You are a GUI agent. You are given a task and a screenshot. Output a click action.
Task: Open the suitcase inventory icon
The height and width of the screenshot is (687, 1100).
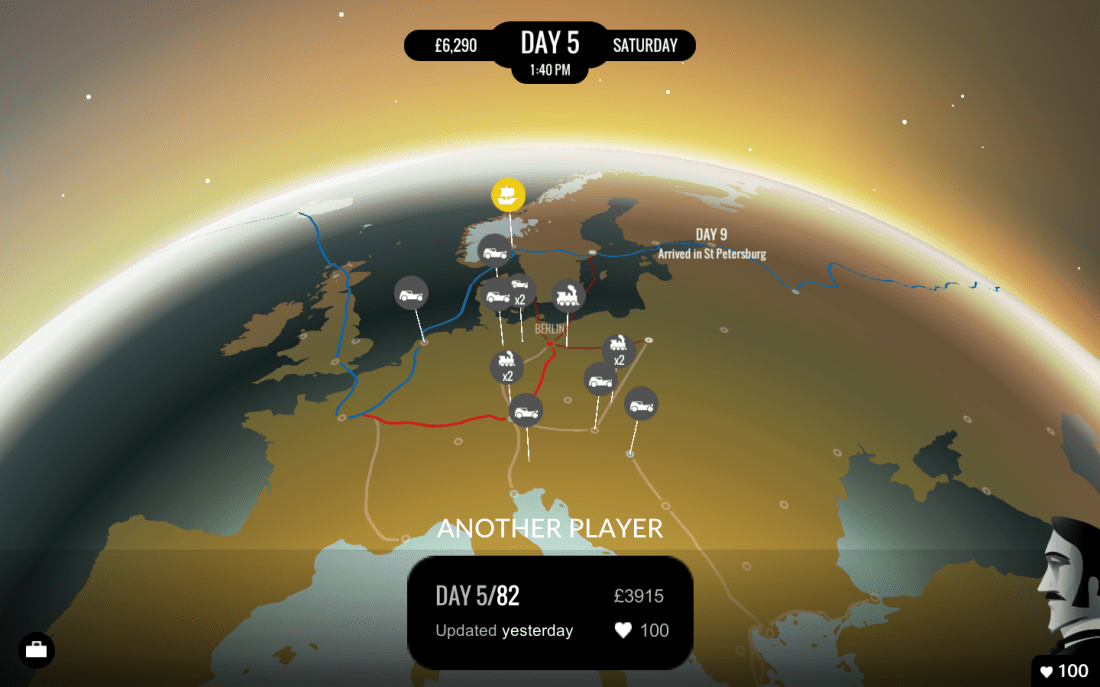pyautogui.click(x=37, y=650)
